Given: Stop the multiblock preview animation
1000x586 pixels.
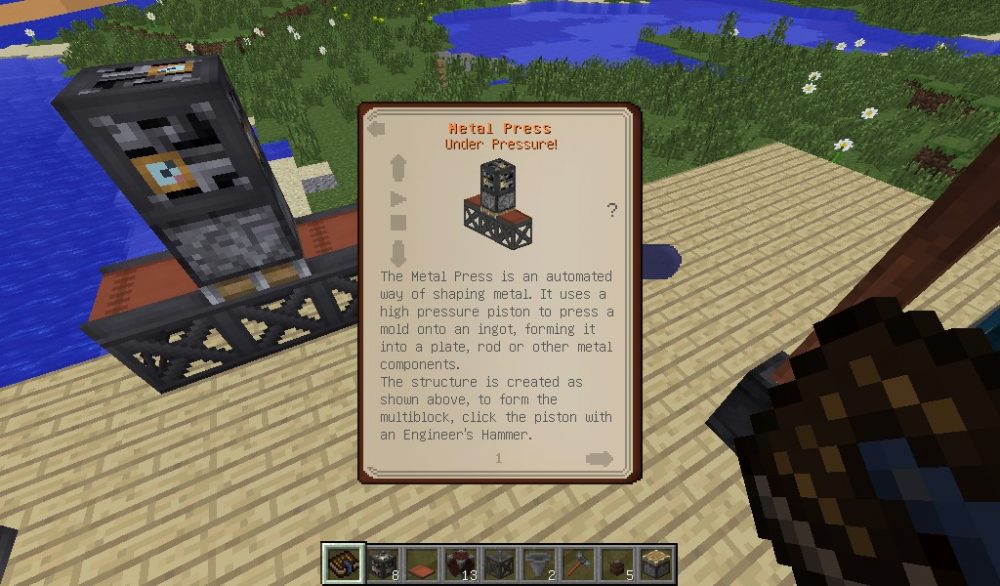Looking at the screenshot, I should click(x=398, y=223).
